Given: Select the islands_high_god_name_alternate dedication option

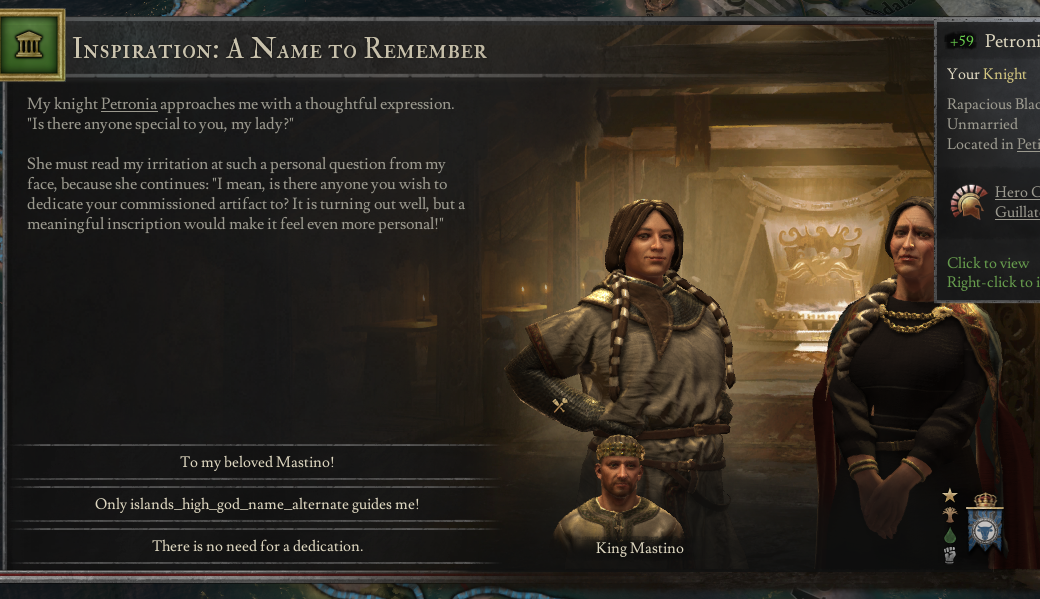Looking at the screenshot, I should click(x=257, y=504).
